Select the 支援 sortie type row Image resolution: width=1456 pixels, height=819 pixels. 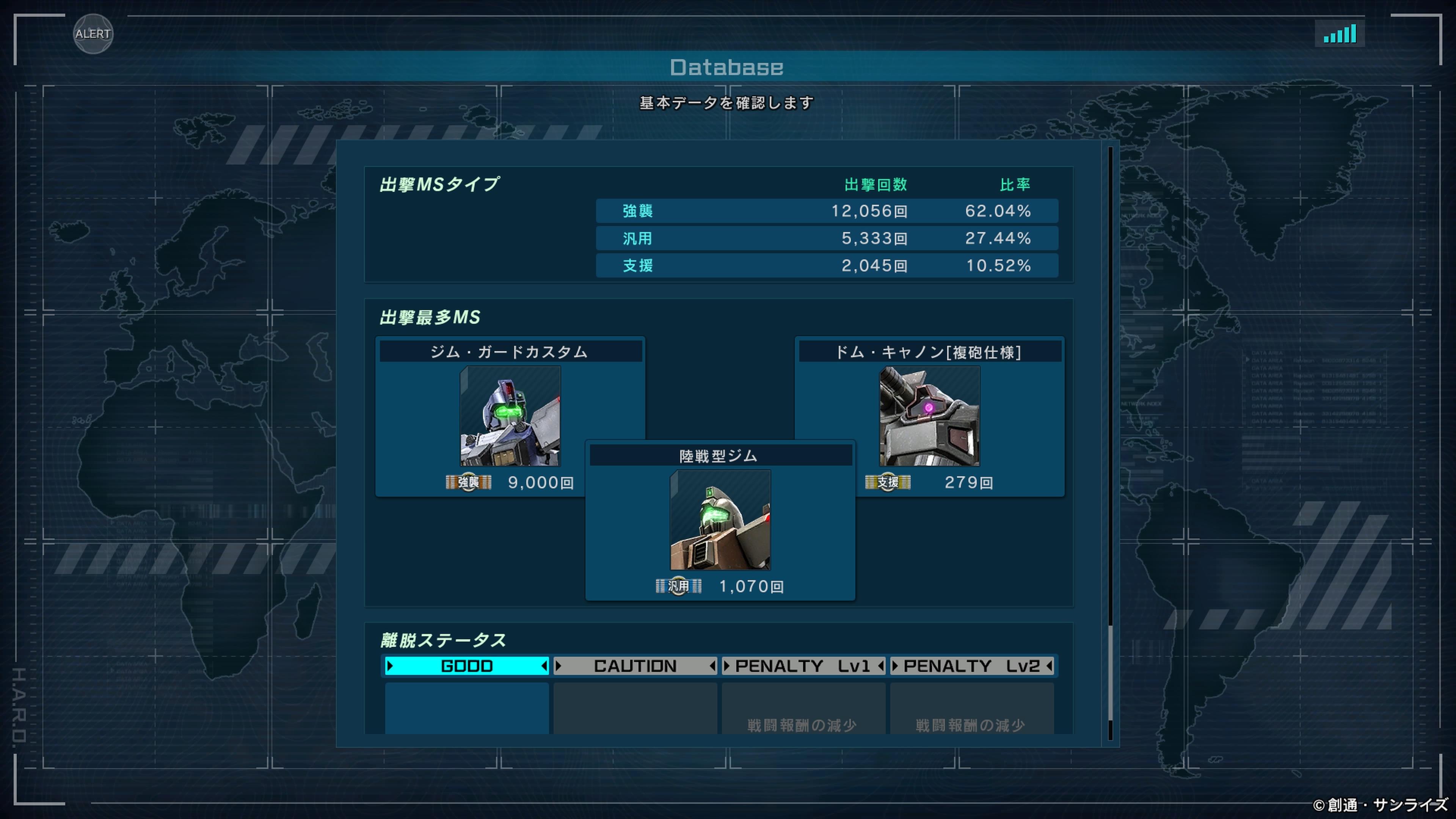(x=826, y=265)
